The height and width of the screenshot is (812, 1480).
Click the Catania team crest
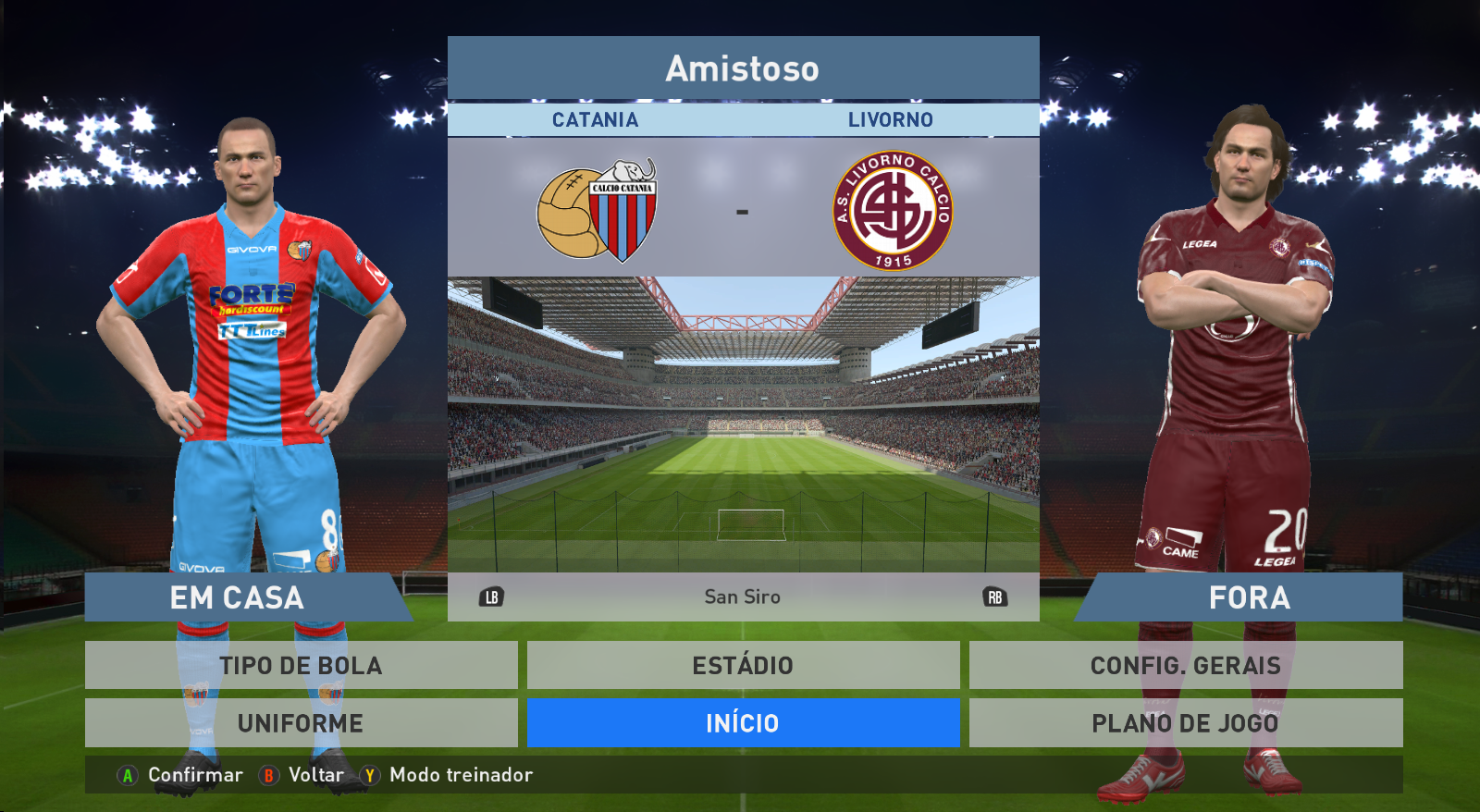[x=598, y=211]
